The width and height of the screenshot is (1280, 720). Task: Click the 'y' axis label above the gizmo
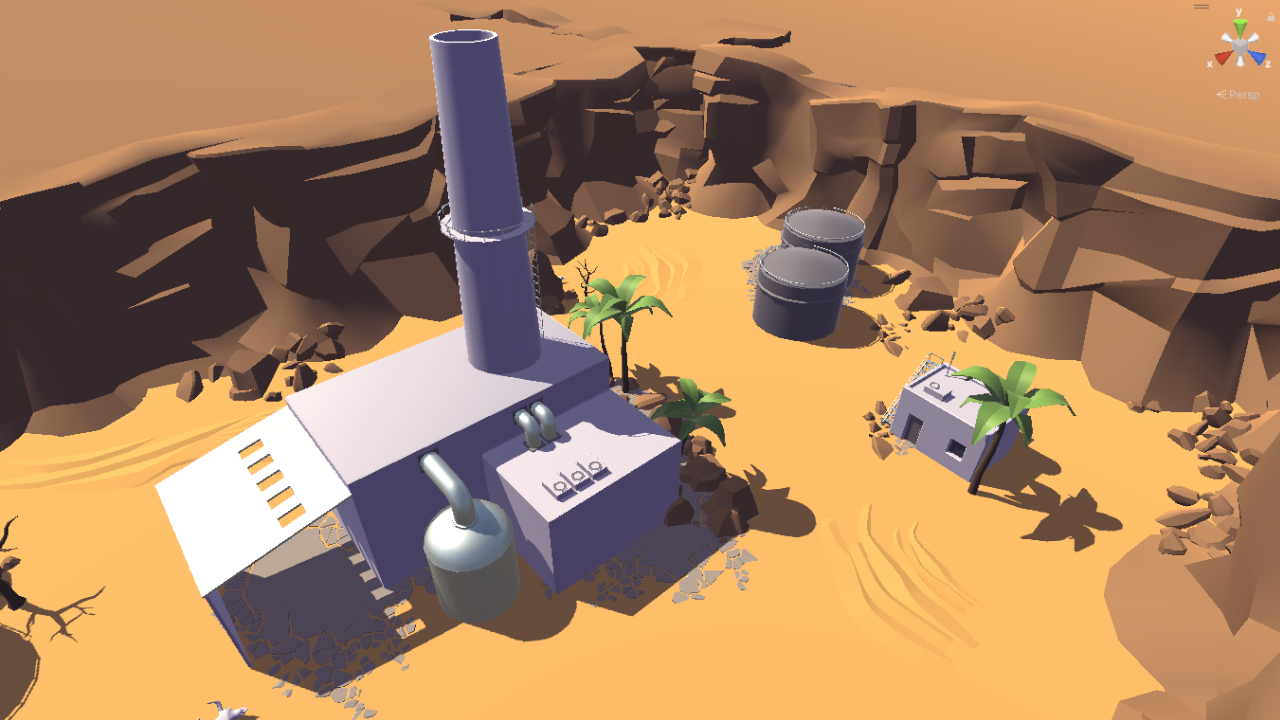tap(1239, 11)
